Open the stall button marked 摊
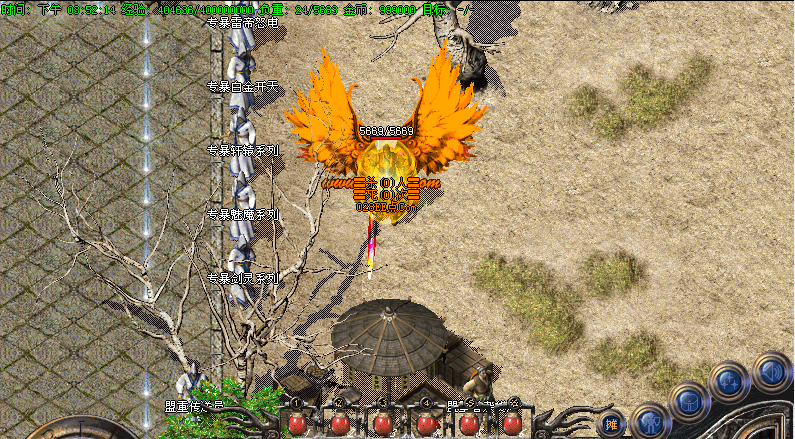The image size is (795, 439). pos(612,423)
